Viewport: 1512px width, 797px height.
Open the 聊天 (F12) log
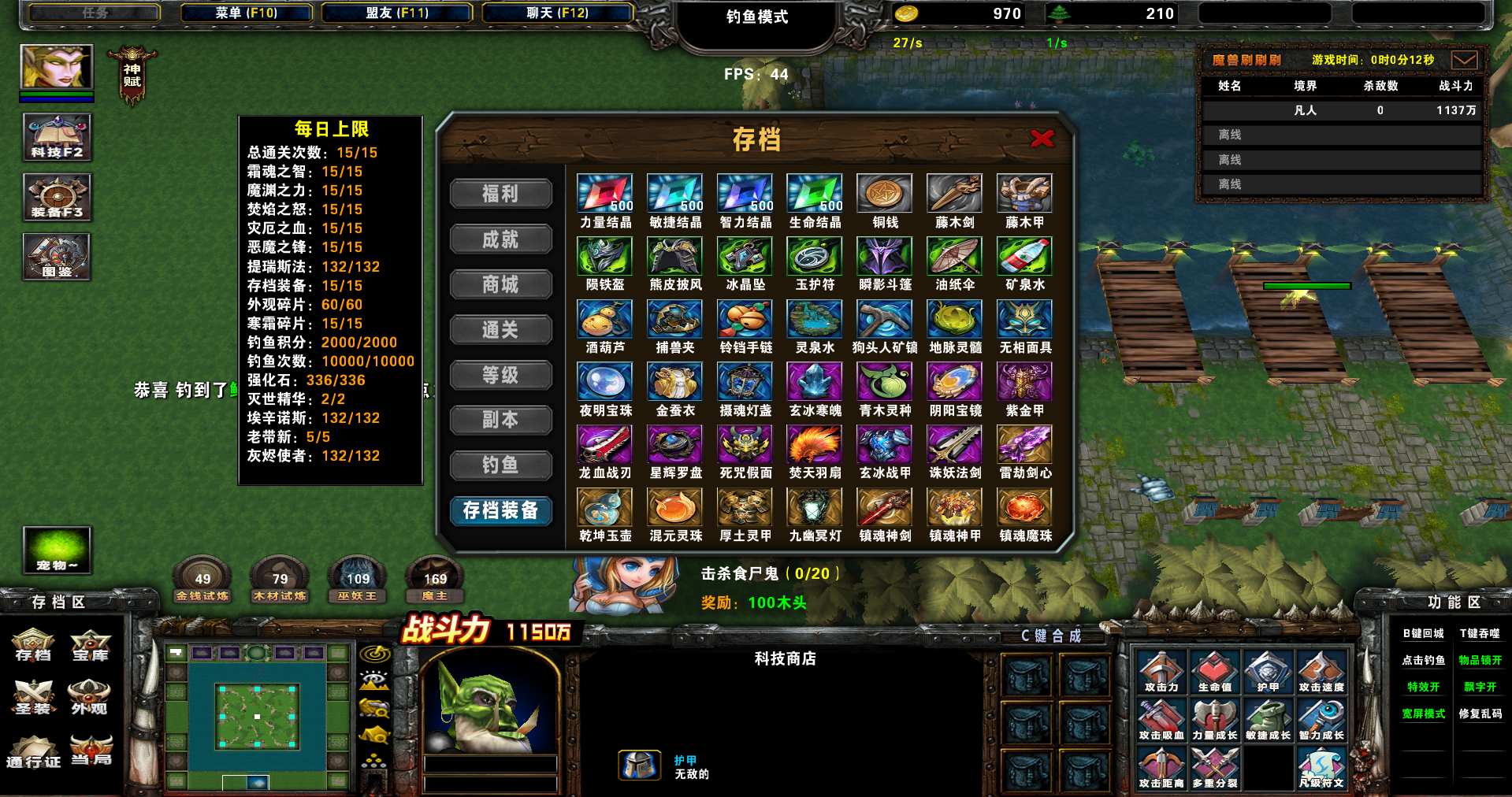tap(557, 13)
